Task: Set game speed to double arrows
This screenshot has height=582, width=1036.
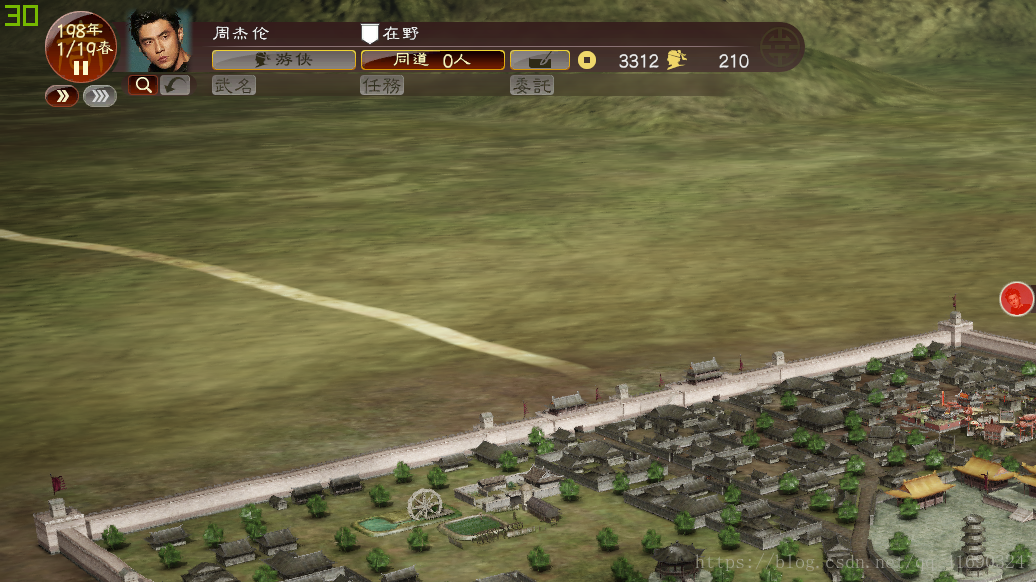Action: (62, 96)
